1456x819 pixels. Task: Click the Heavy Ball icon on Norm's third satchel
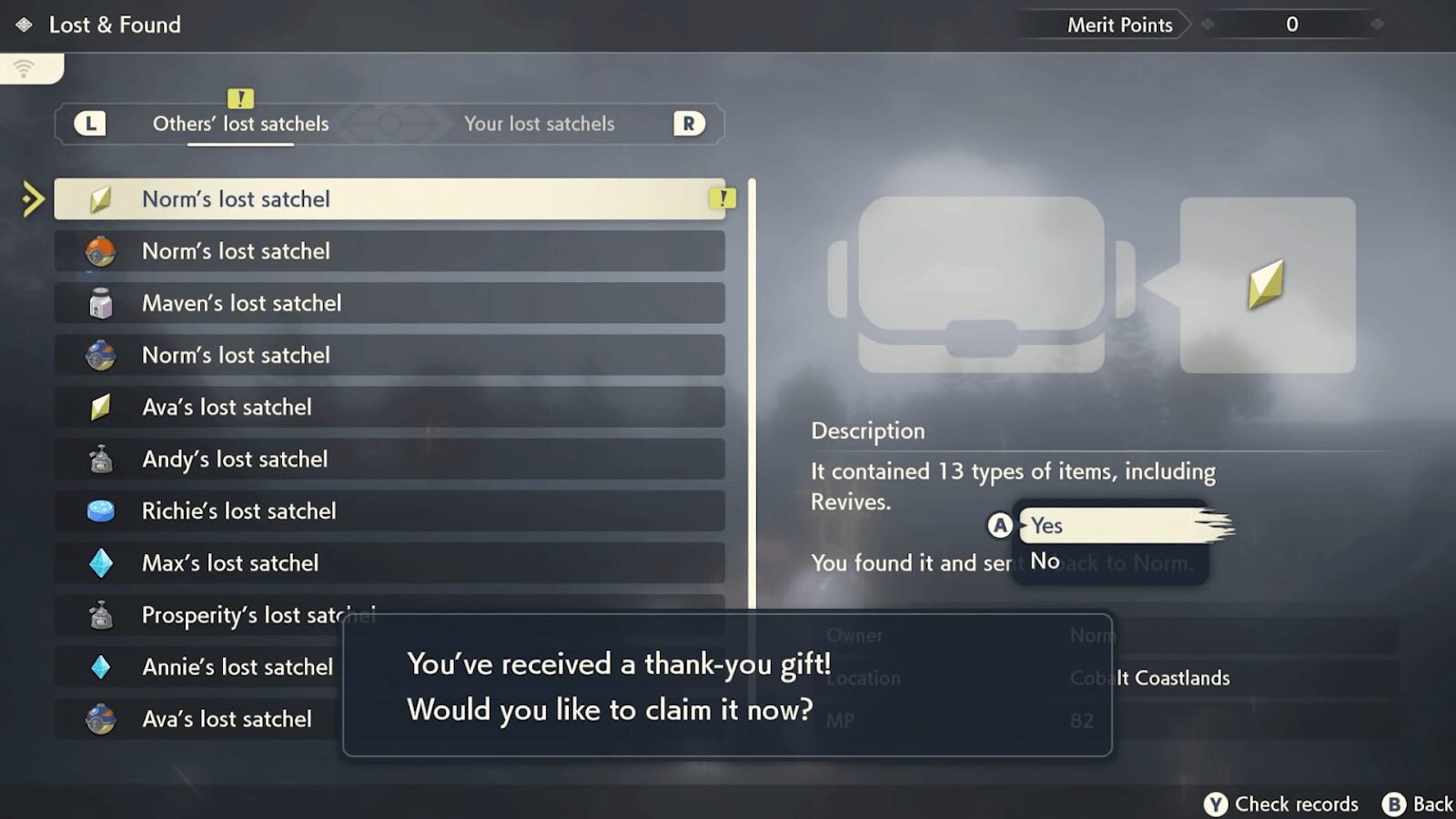pos(103,355)
